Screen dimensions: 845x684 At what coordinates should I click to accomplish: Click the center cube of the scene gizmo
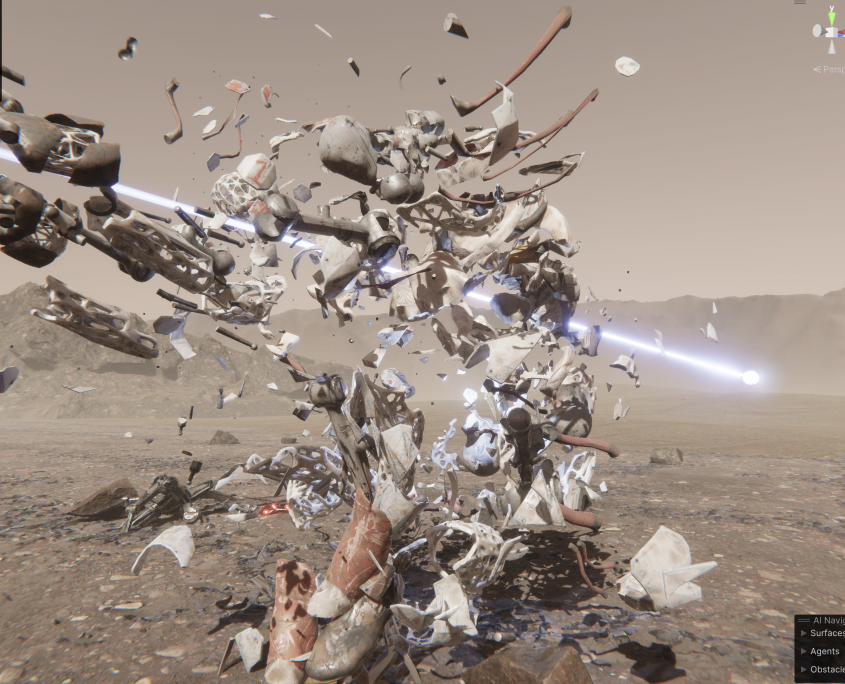[831, 31]
